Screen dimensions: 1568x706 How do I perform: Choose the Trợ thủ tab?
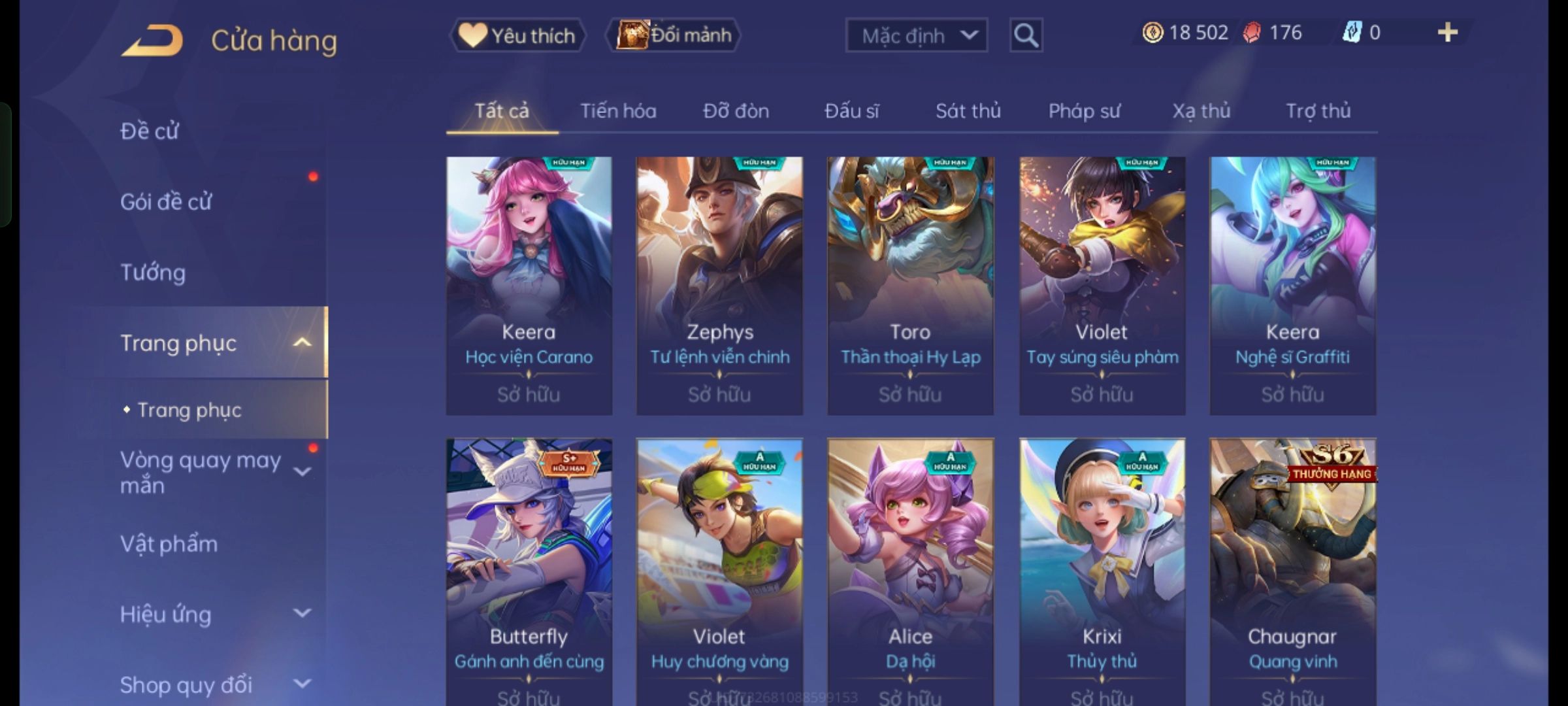(x=1318, y=111)
